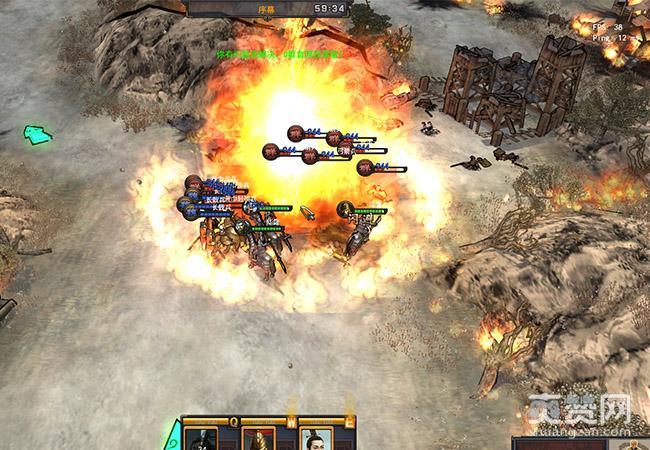The image size is (650, 450).
Task: Select the red helmeted hero portrait labeled W
Action: (259, 439)
